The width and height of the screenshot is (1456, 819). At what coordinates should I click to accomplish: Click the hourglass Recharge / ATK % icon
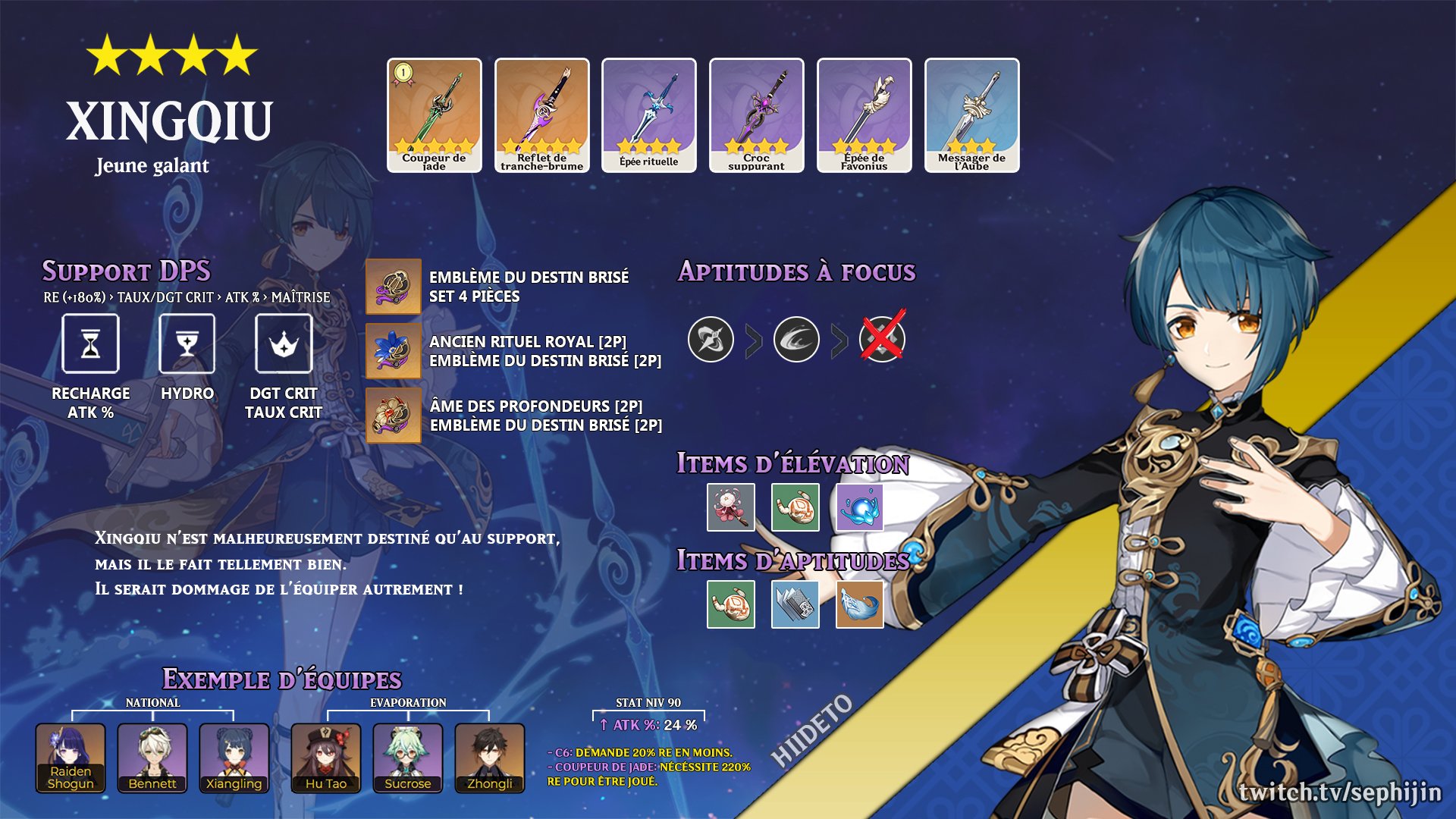[91, 344]
